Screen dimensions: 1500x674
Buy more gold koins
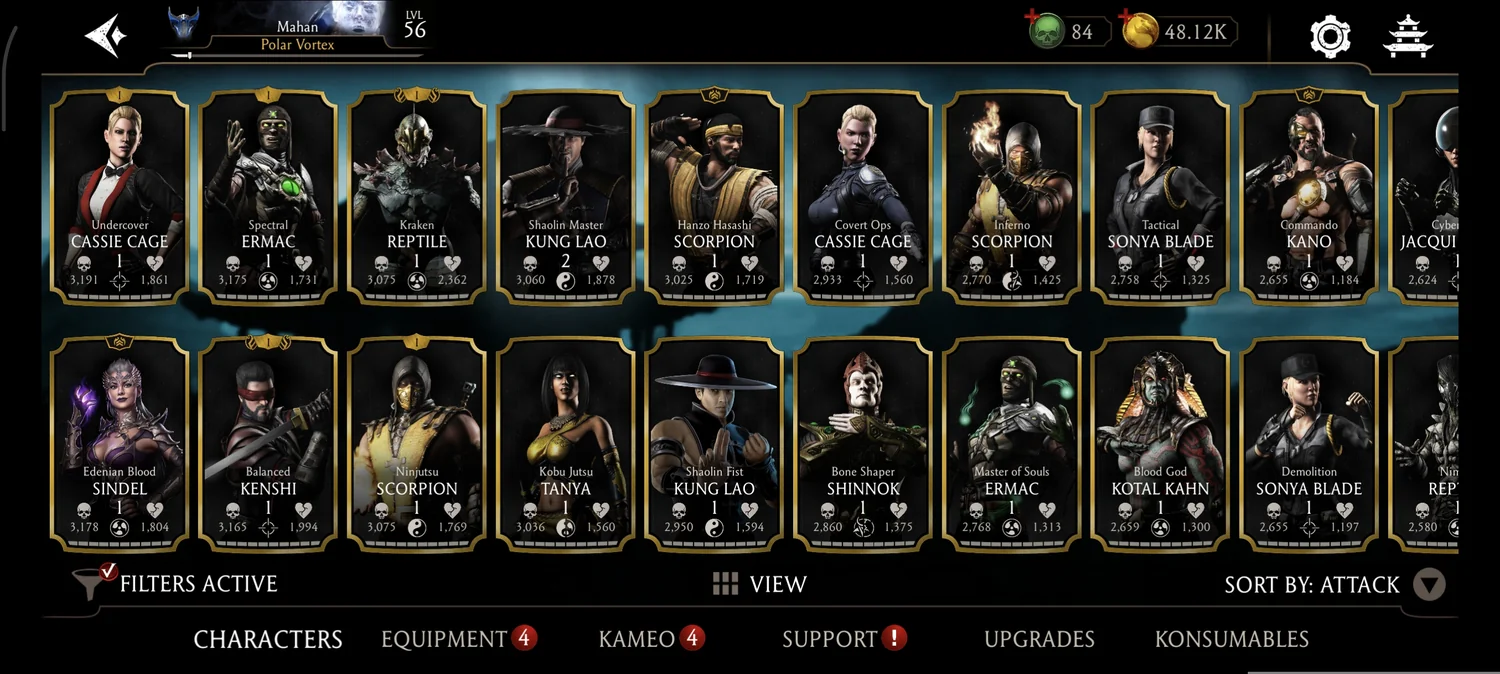coord(1137,31)
